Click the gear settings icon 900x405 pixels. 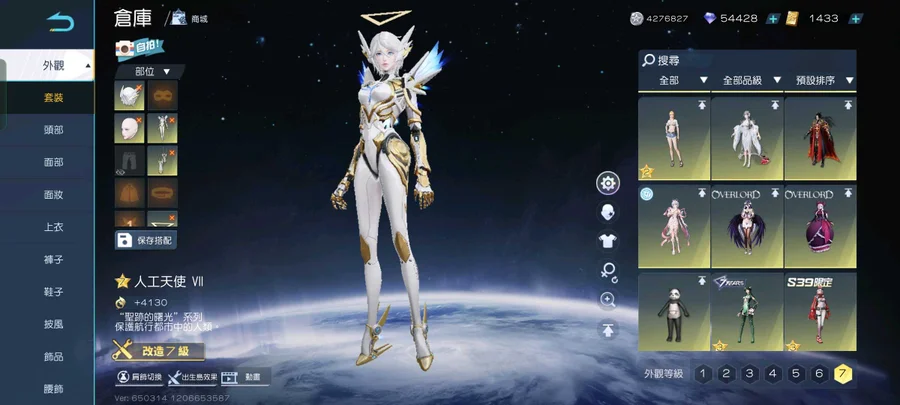click(x=607, y=183)
